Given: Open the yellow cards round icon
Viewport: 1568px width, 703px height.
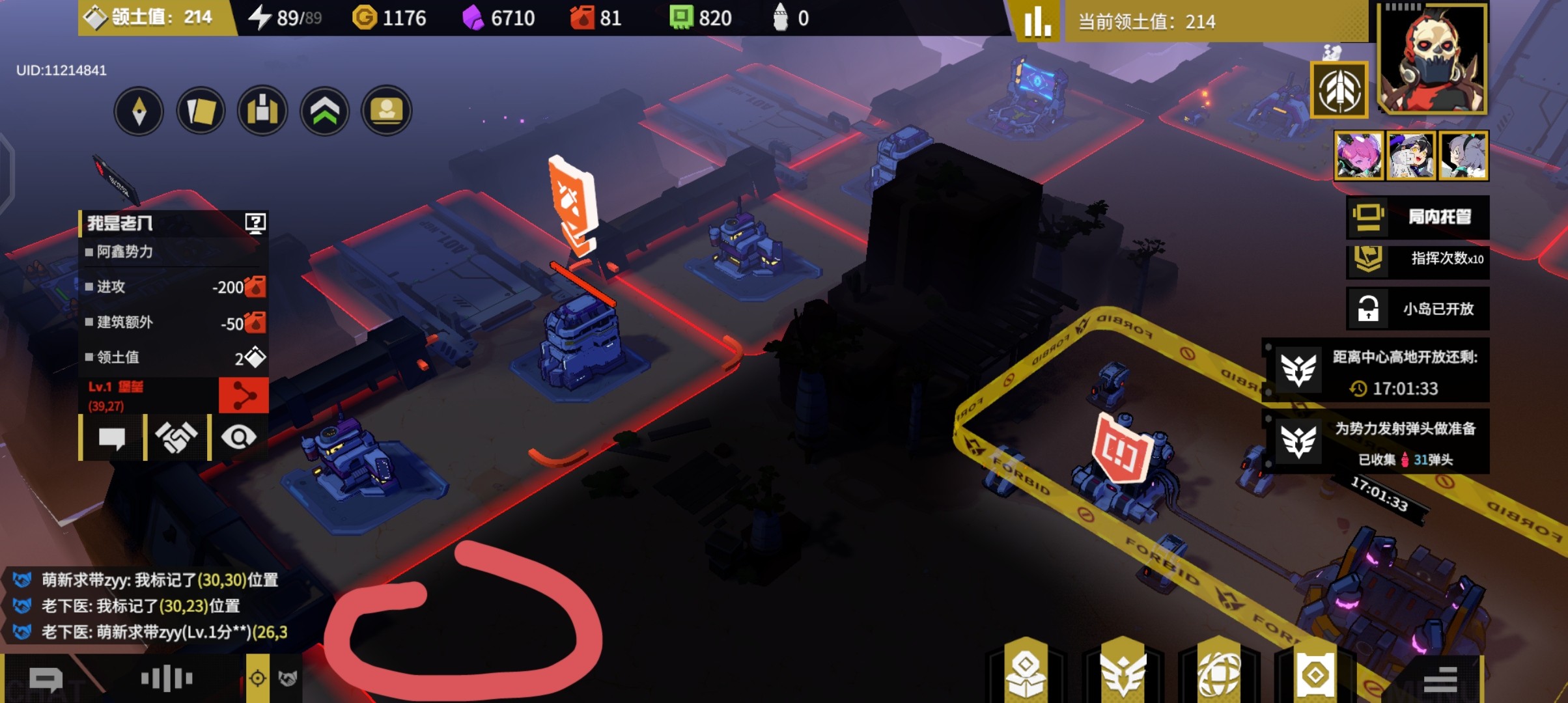Looking at the screenshot, I should coord(201,111).
